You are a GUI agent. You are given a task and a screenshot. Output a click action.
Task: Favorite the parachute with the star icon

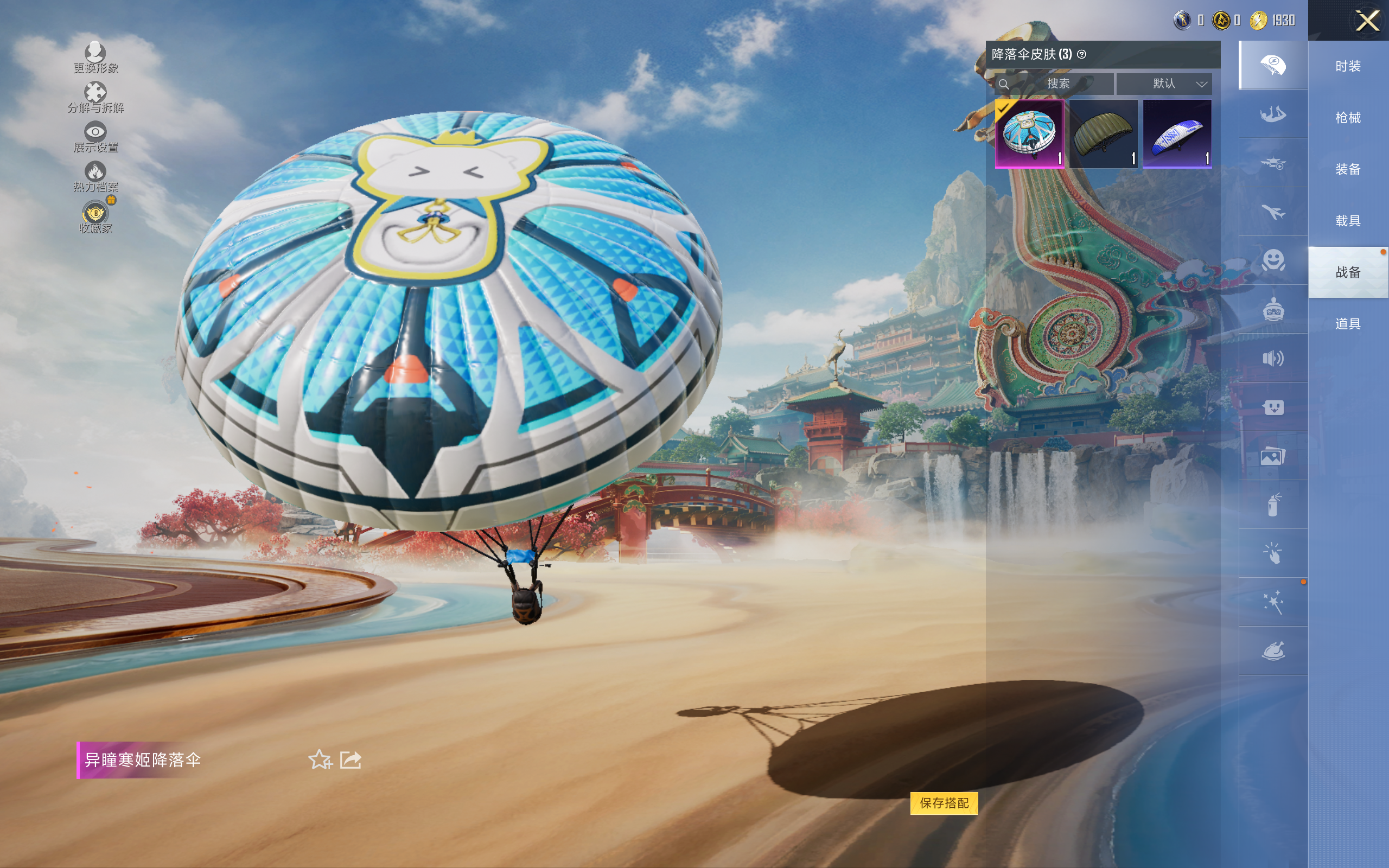click(x=320, y=759)
